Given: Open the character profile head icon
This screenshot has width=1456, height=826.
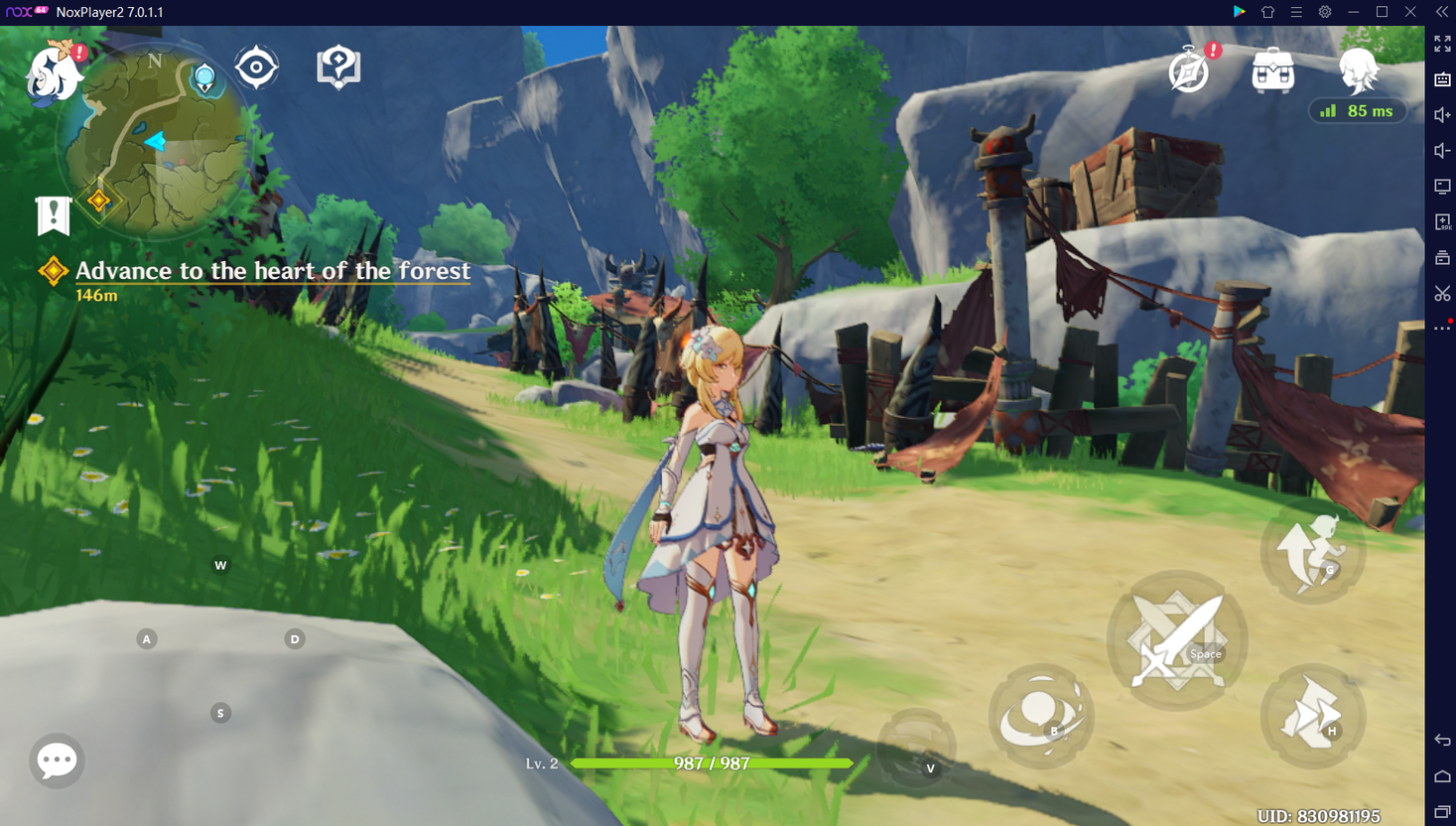Looking at the screenshot, I should [x=1358, y=69].
